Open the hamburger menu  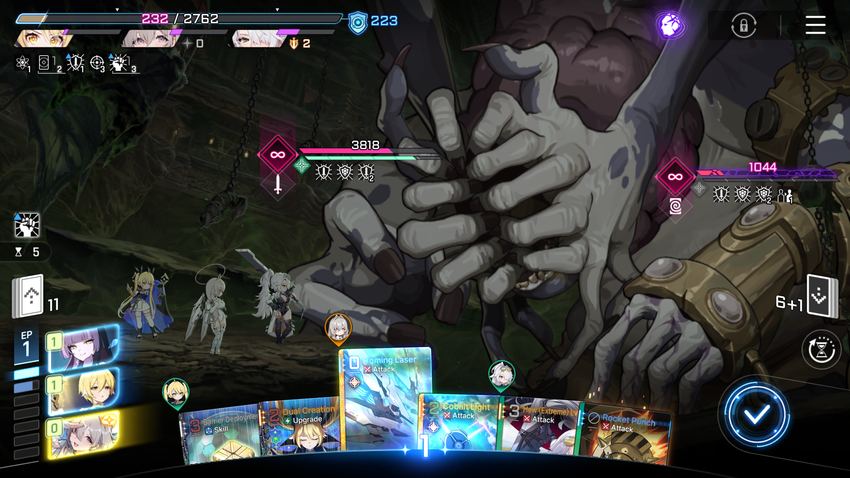815,25
